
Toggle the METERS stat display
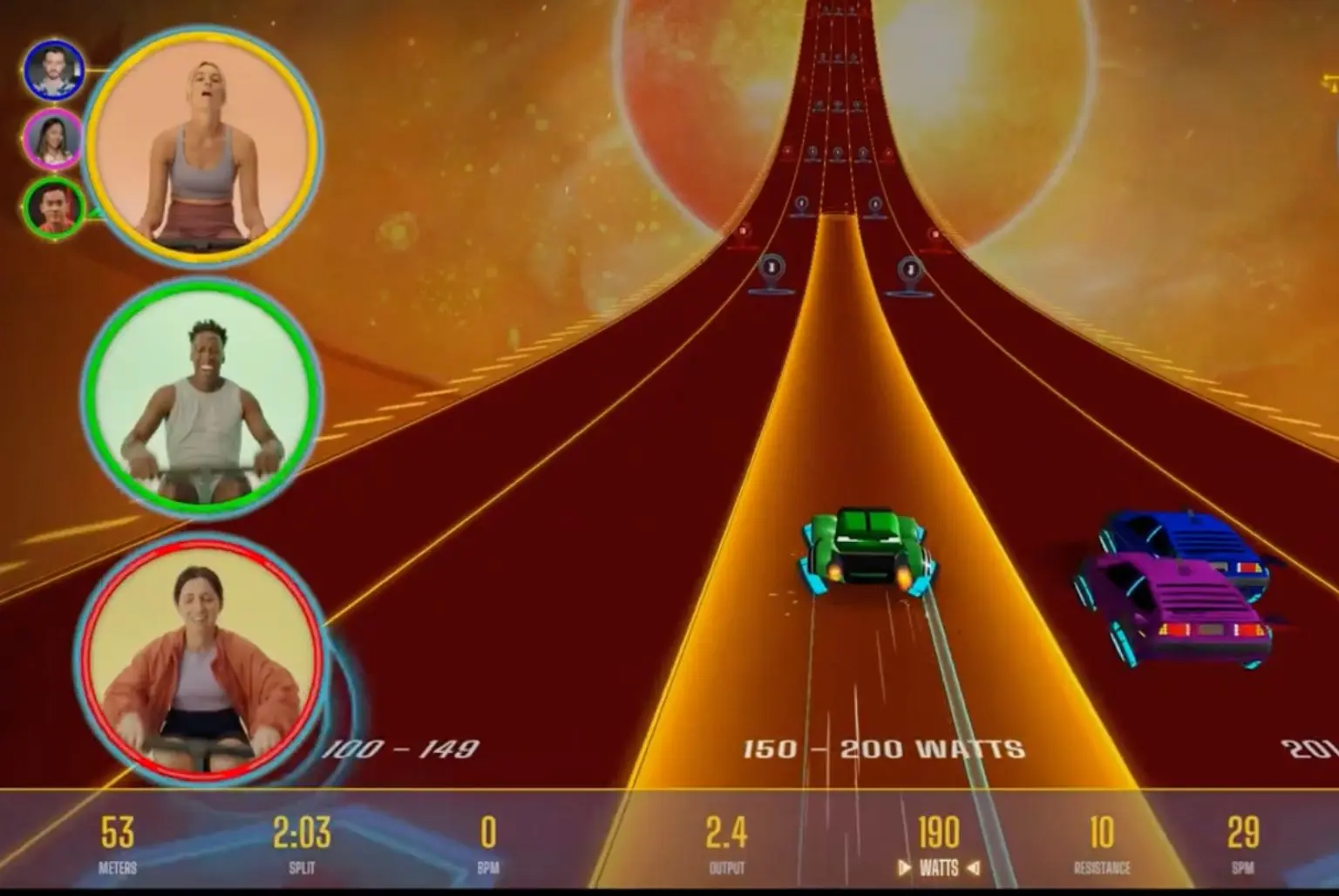click(x=118, y=845)
